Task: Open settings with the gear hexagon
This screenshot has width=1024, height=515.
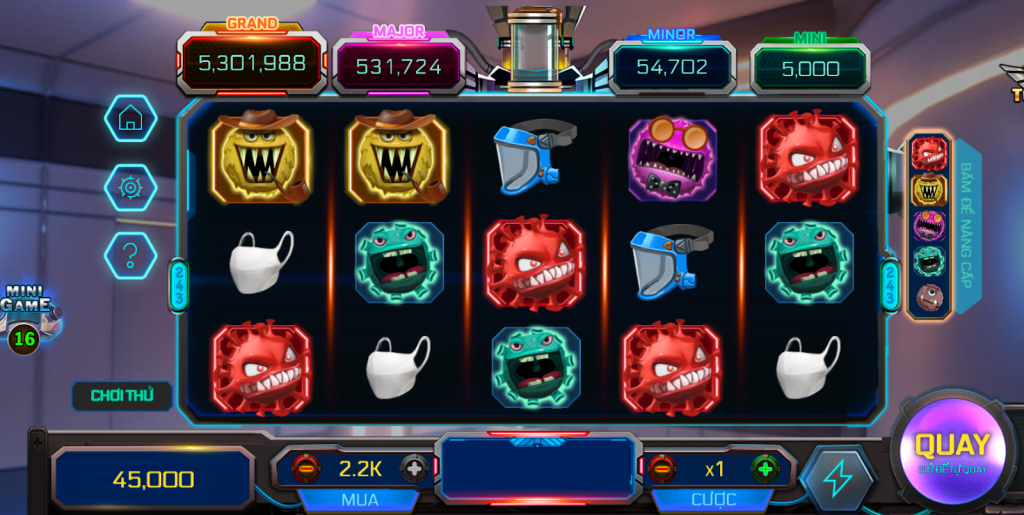Action: point(130,187)
